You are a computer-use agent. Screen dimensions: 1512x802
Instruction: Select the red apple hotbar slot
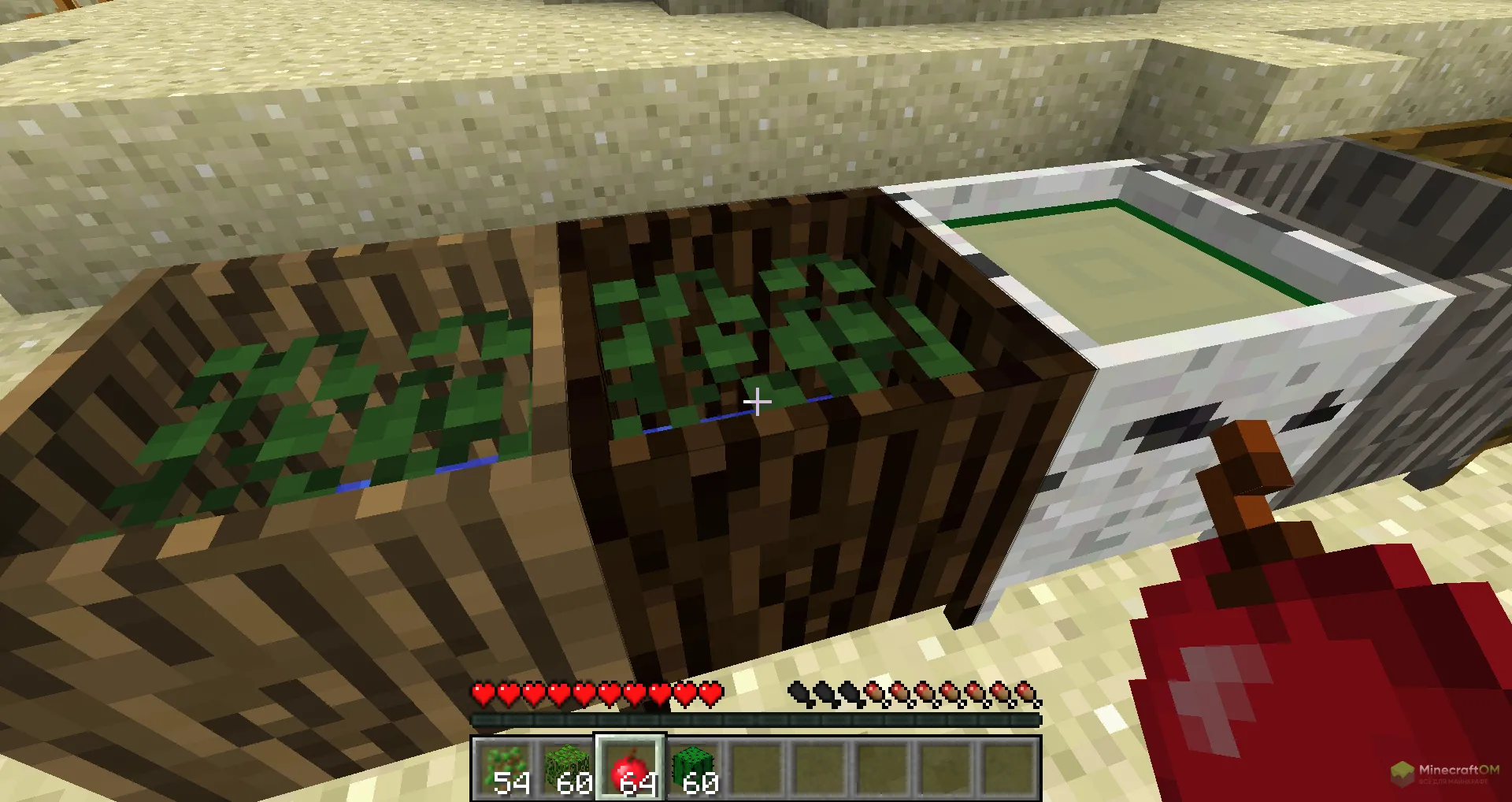click(x=631, y=768)
